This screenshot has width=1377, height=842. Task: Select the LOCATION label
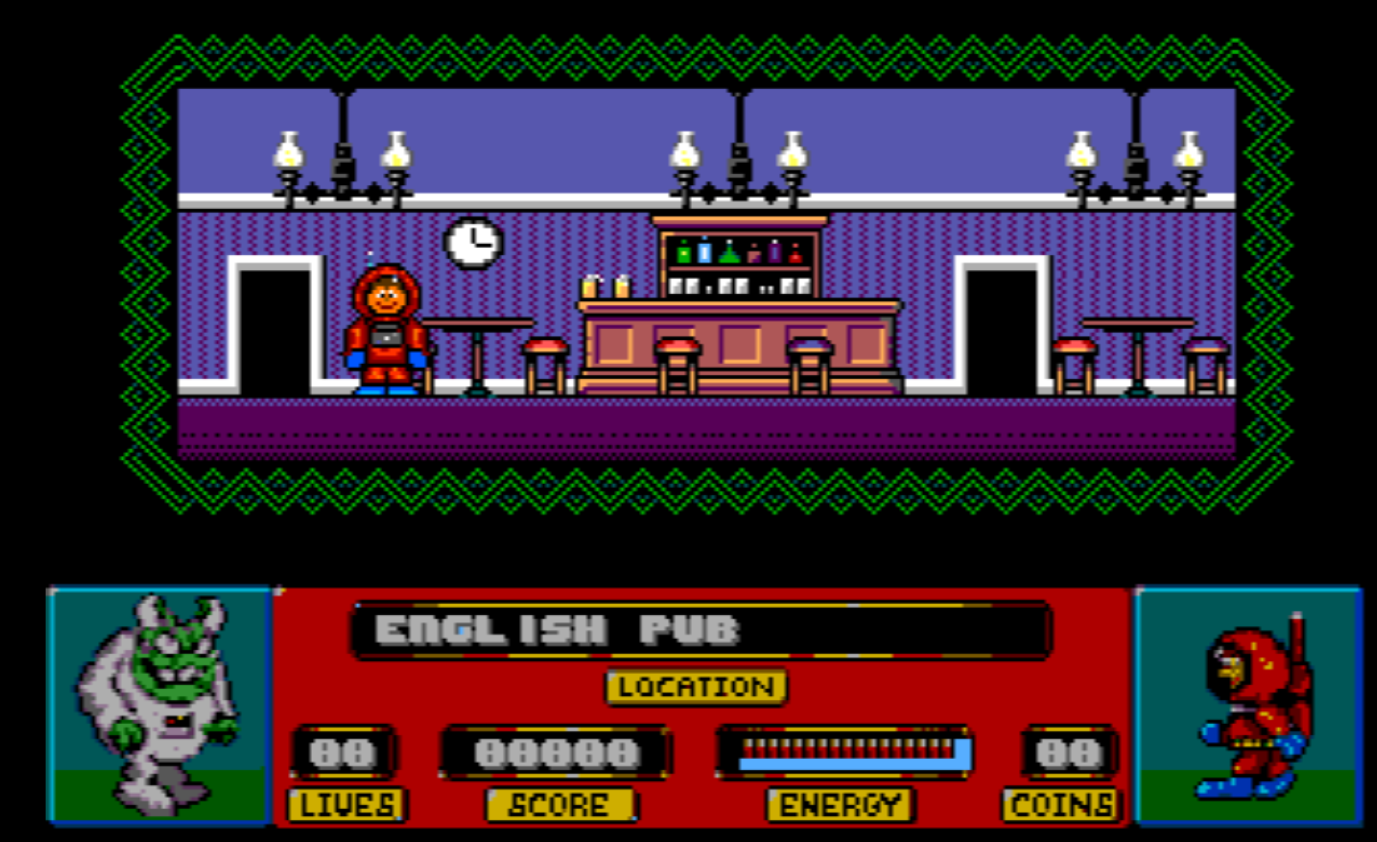click(x=694, y=686)
